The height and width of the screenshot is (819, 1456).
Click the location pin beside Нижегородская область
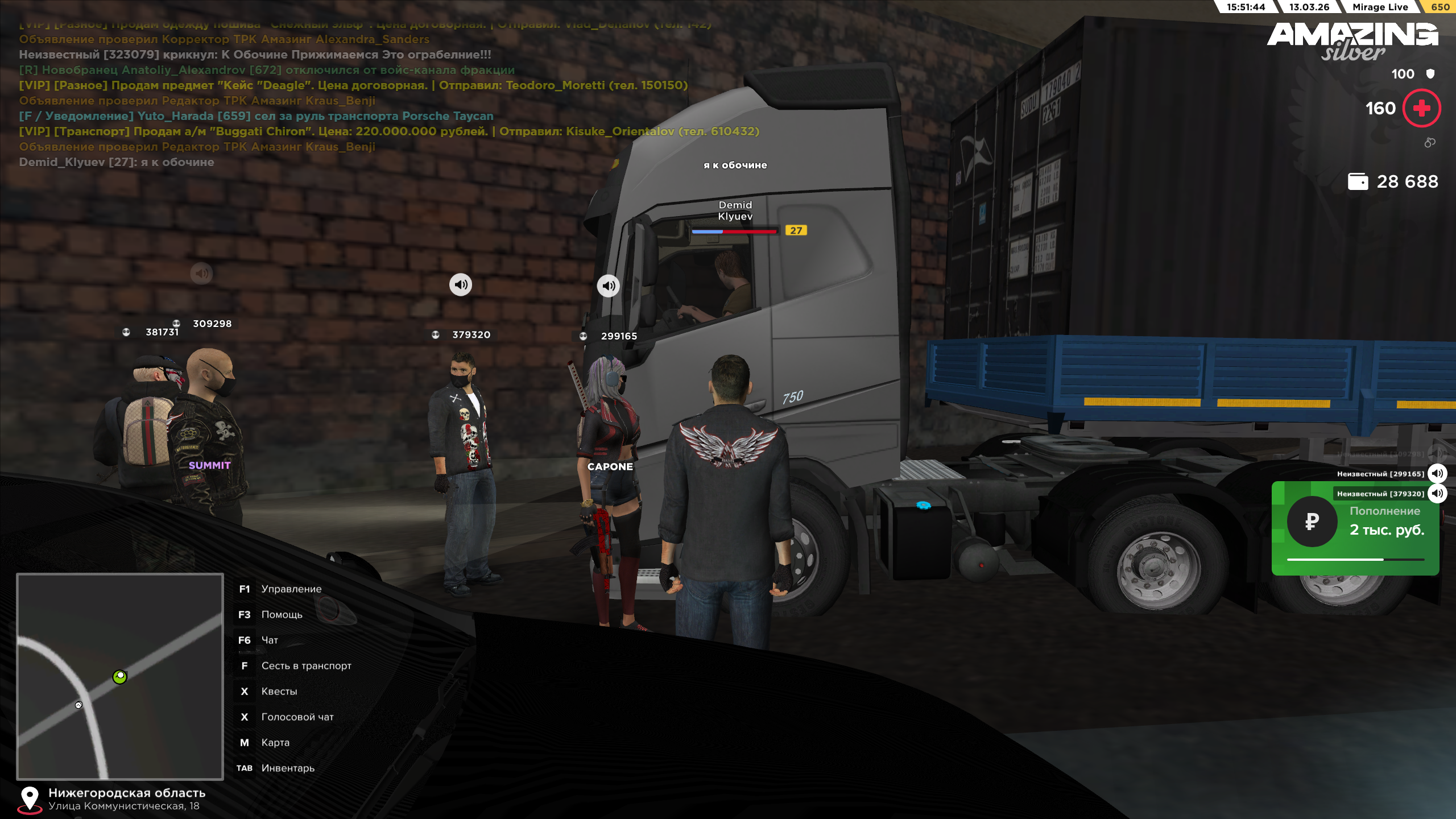point(30,799)
